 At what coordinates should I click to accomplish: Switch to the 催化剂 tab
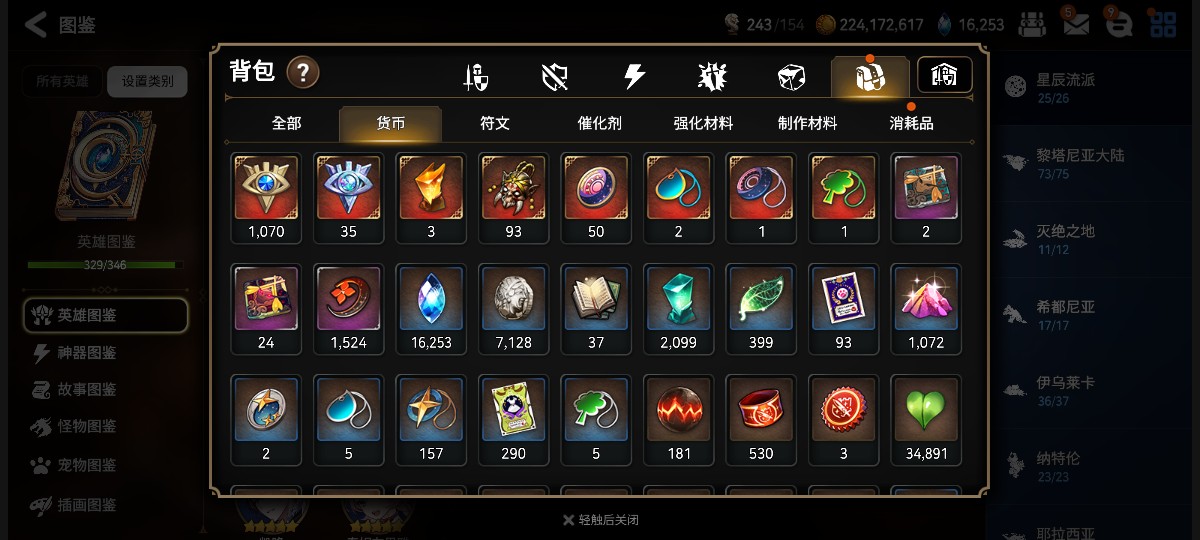pos(599,123)
